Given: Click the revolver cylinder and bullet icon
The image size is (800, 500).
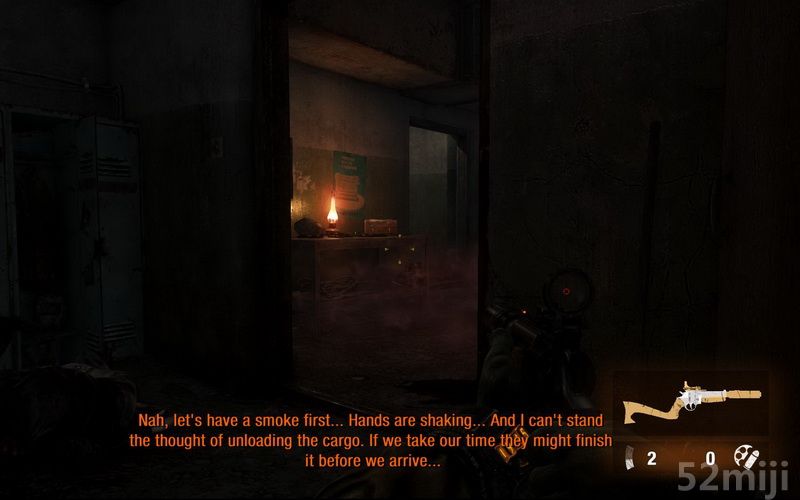Looking at the screenshot, I should (x=744, y=457).
